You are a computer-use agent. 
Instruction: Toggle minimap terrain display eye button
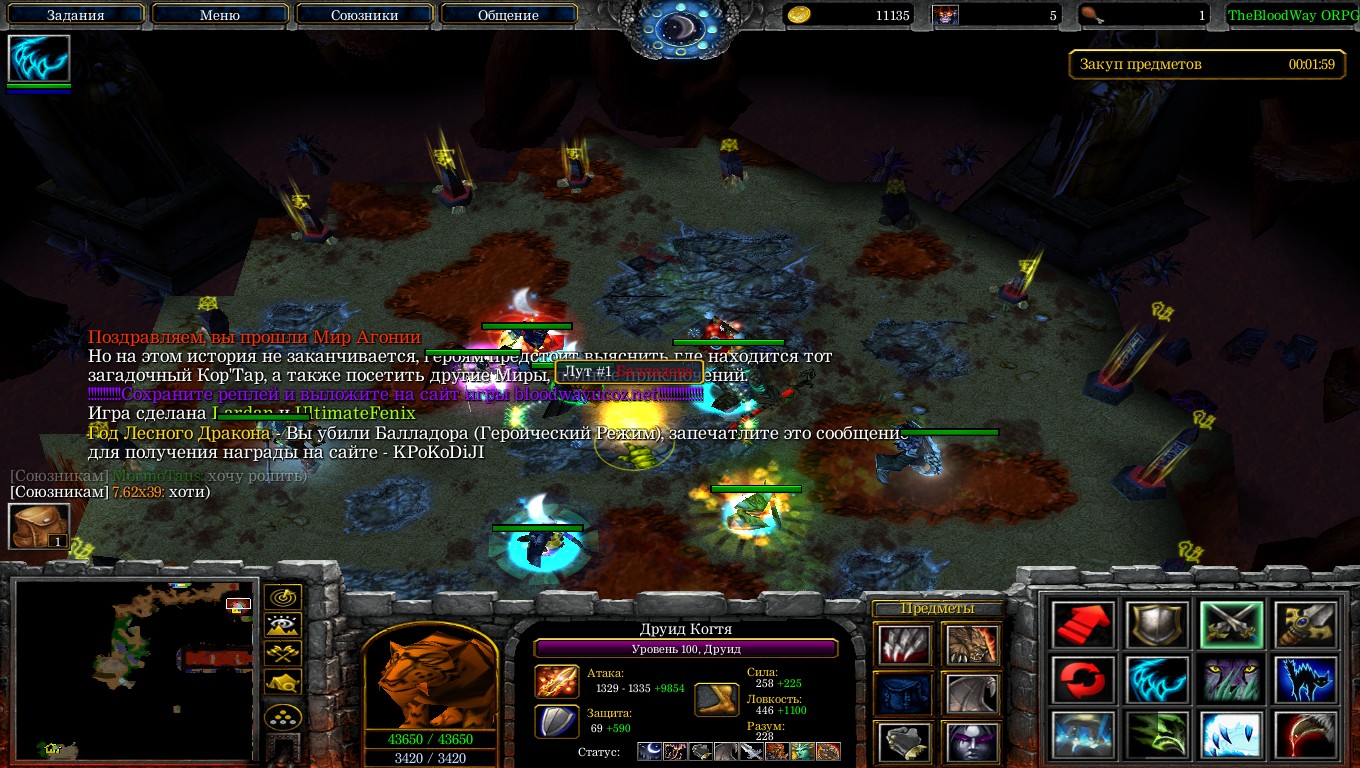pos(284,626)
